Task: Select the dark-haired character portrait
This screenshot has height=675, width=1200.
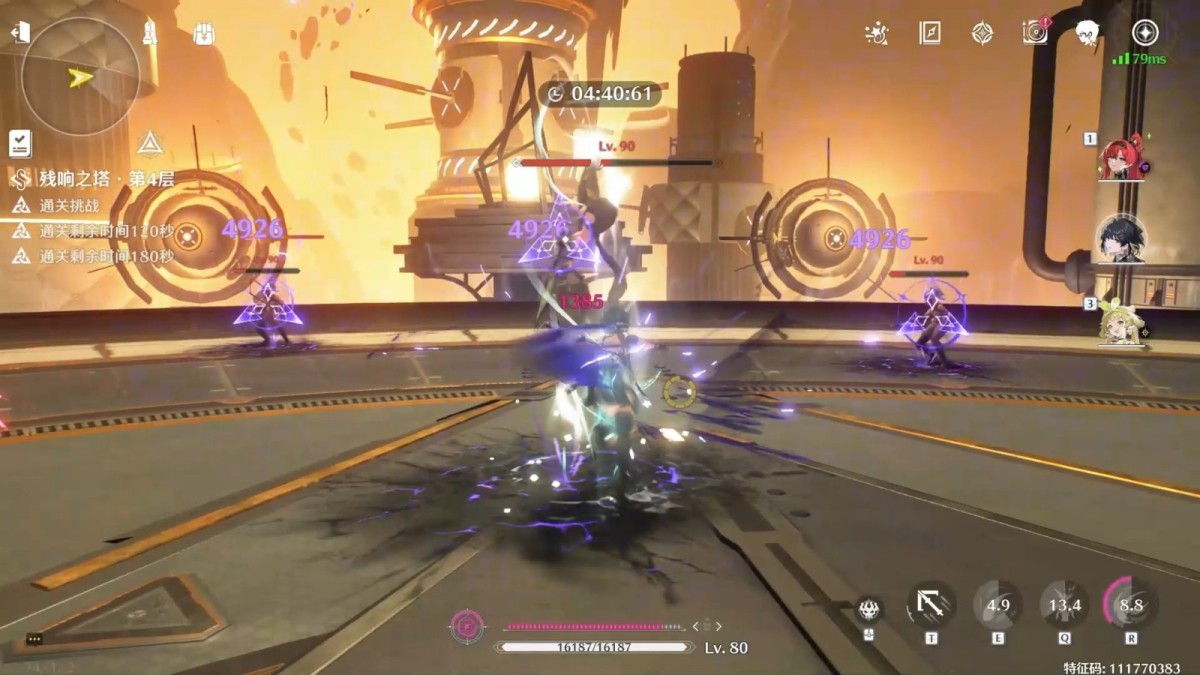Action: [x=1120, y=239]
